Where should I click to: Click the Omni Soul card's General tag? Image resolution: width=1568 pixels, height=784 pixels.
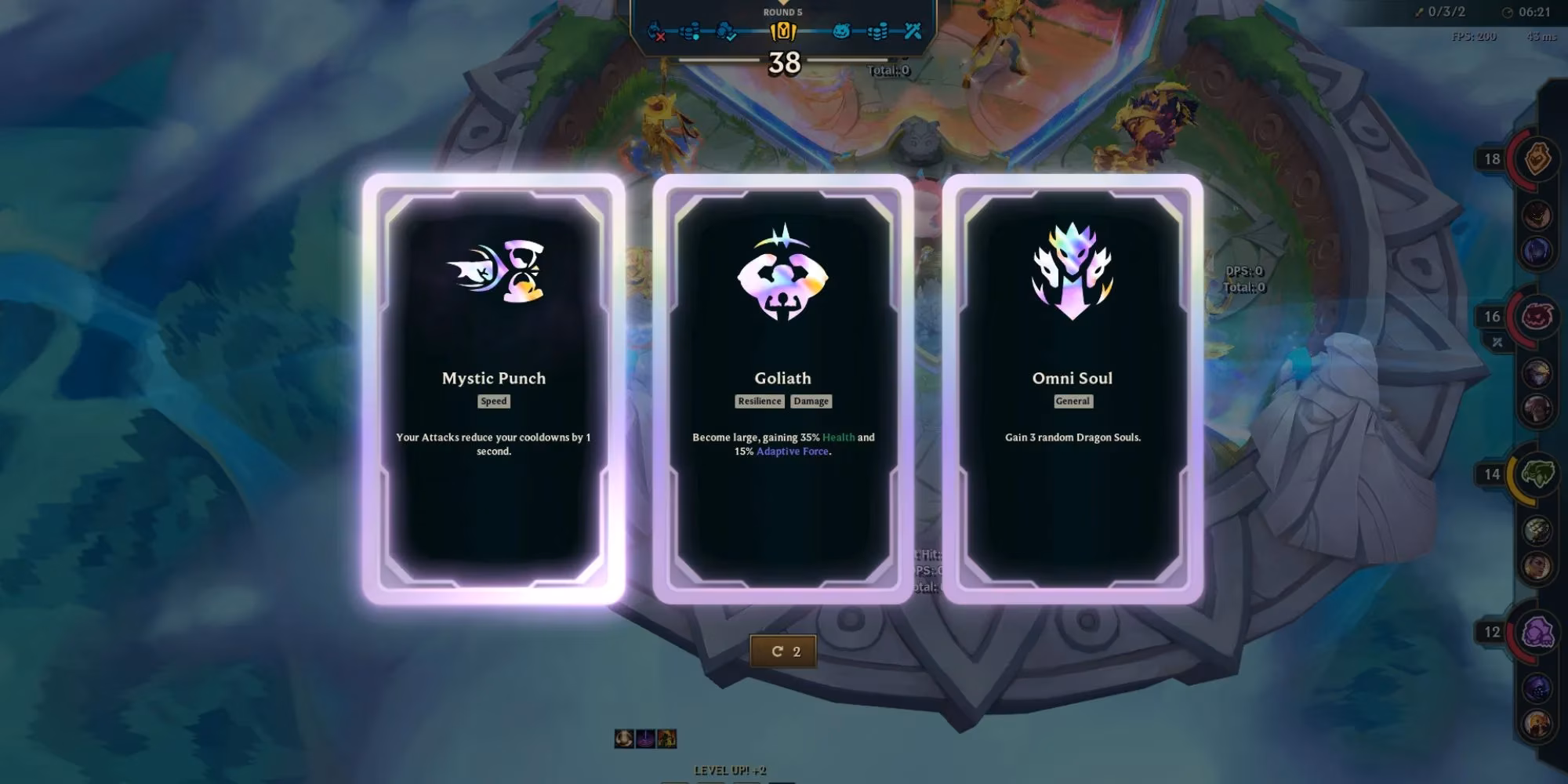[1073, 401]
